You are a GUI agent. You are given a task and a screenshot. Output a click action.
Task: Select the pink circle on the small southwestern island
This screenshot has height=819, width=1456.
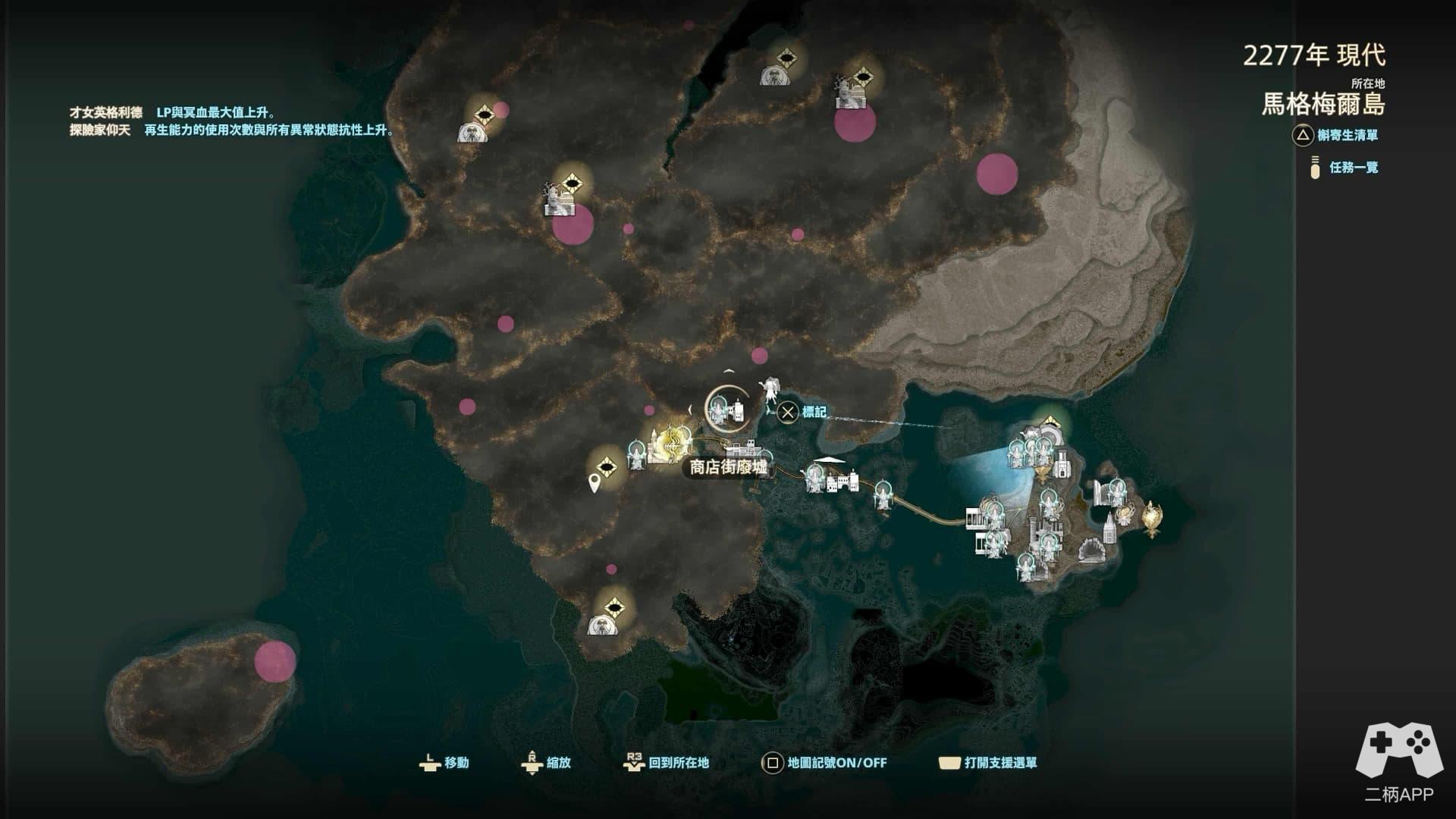[x=275, y=661]
